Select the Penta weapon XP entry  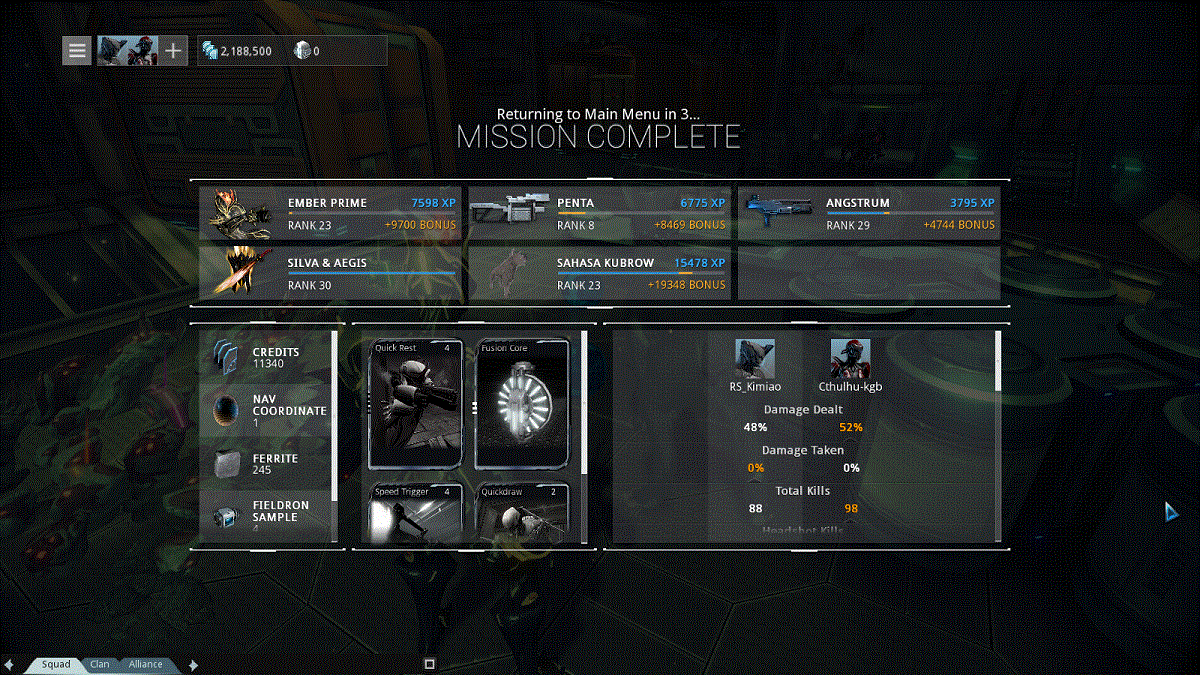click(598, 213)
